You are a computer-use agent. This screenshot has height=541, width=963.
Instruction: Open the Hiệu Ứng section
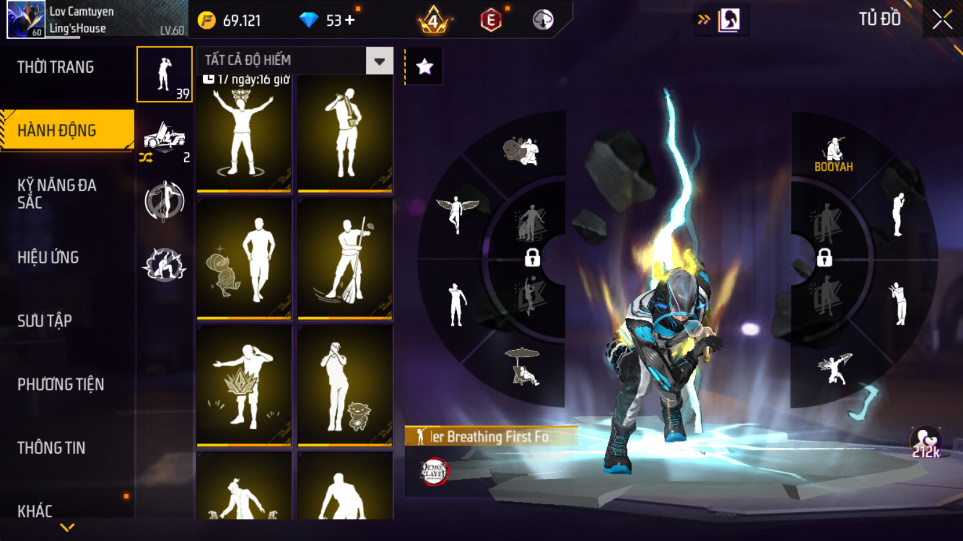[x=48, y=257]
